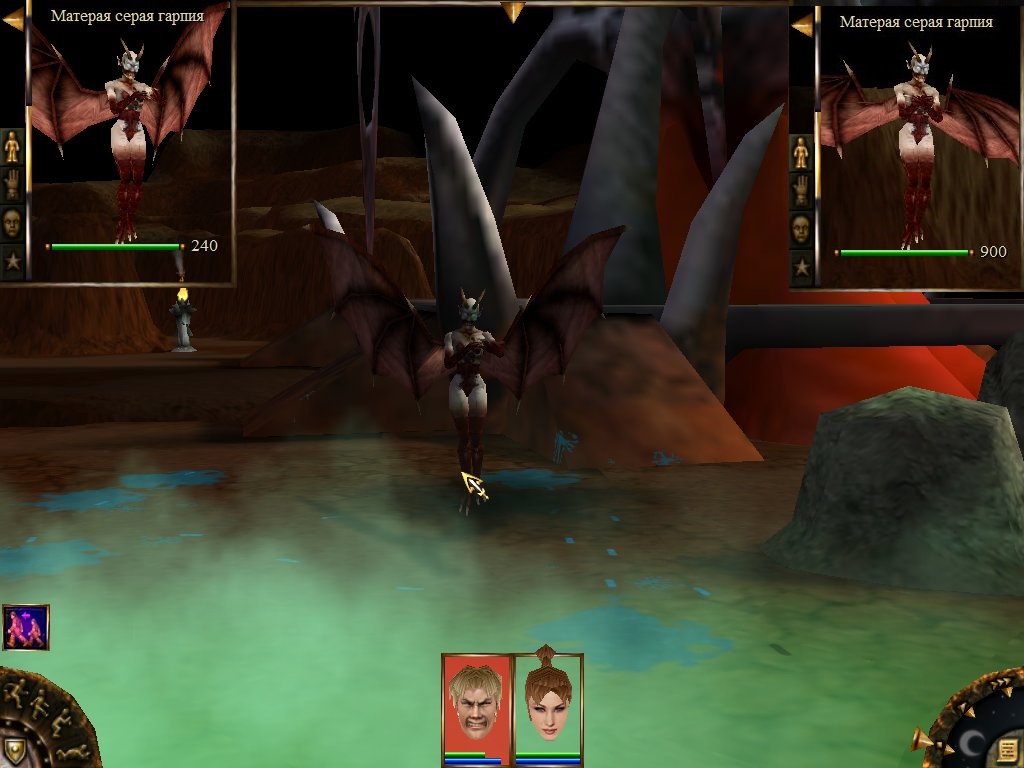
Task: Collapse the right harpy panel with the gold arrow
Action: coord(802,25)
